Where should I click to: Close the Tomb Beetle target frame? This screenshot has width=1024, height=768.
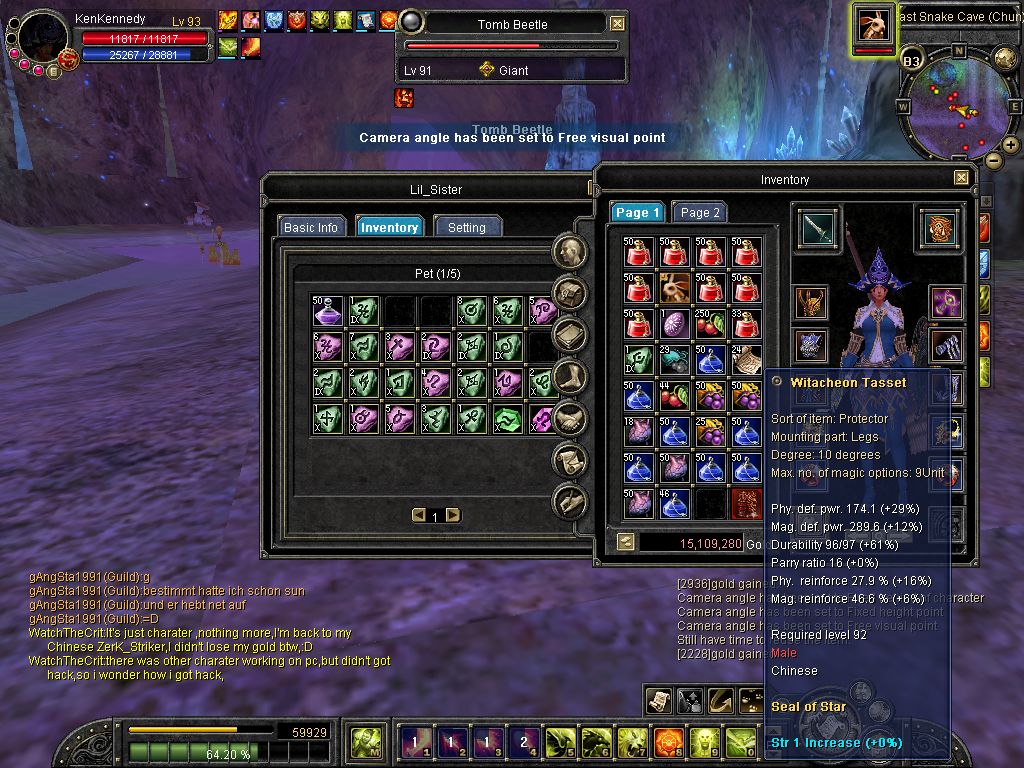pos(618,24)
